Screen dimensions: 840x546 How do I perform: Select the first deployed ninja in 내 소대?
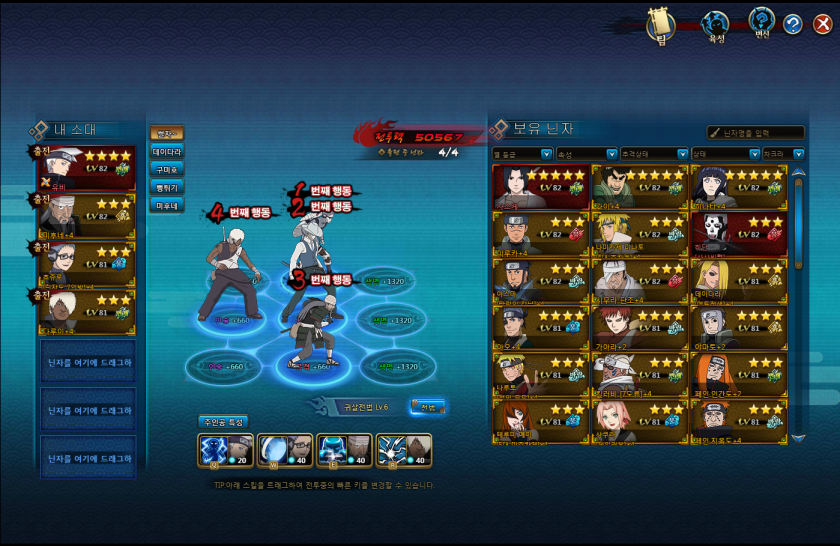tap(87, 168)
